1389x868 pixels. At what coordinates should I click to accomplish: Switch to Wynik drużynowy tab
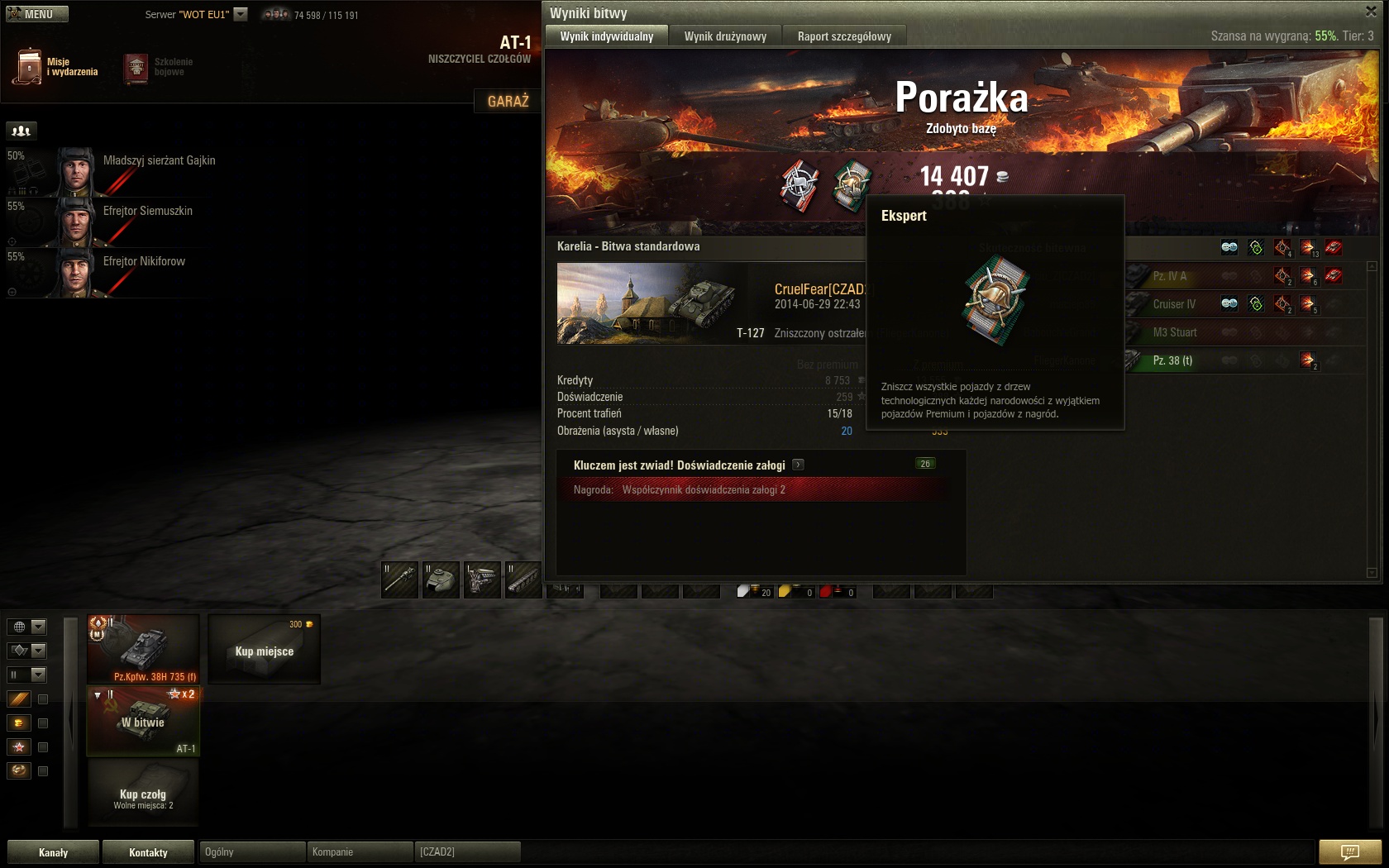[725, 36]
